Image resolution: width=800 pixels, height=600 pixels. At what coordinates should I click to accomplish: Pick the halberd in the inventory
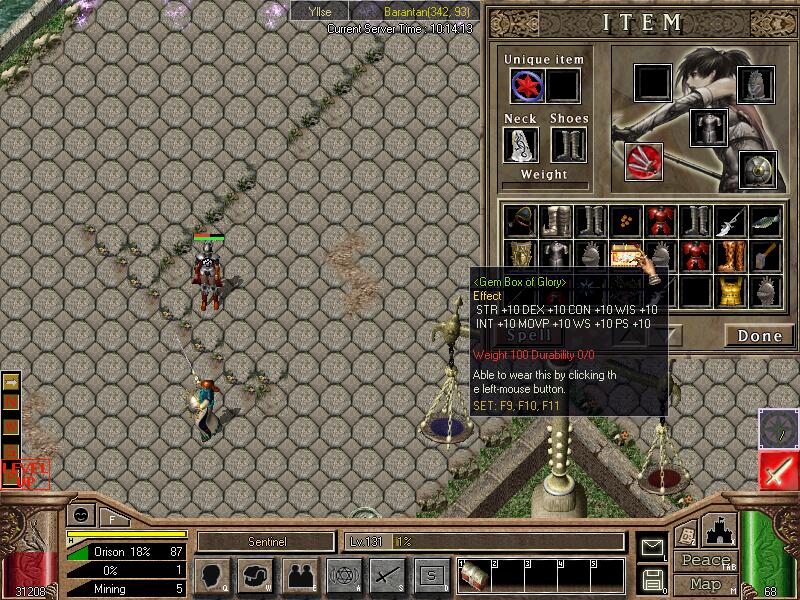click(730, 221)
